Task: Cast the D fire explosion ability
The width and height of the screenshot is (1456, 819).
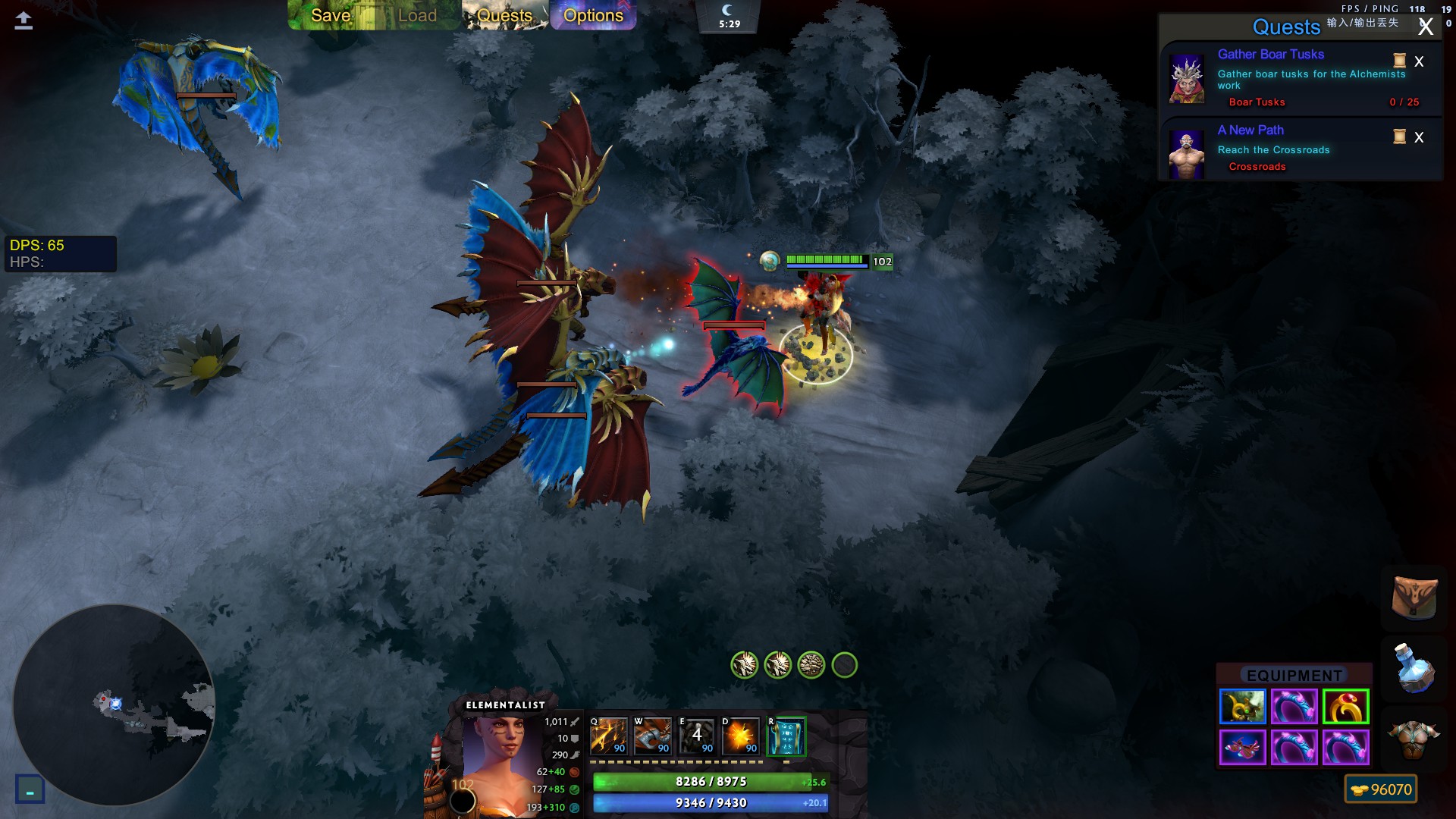Action: point(741,736)
